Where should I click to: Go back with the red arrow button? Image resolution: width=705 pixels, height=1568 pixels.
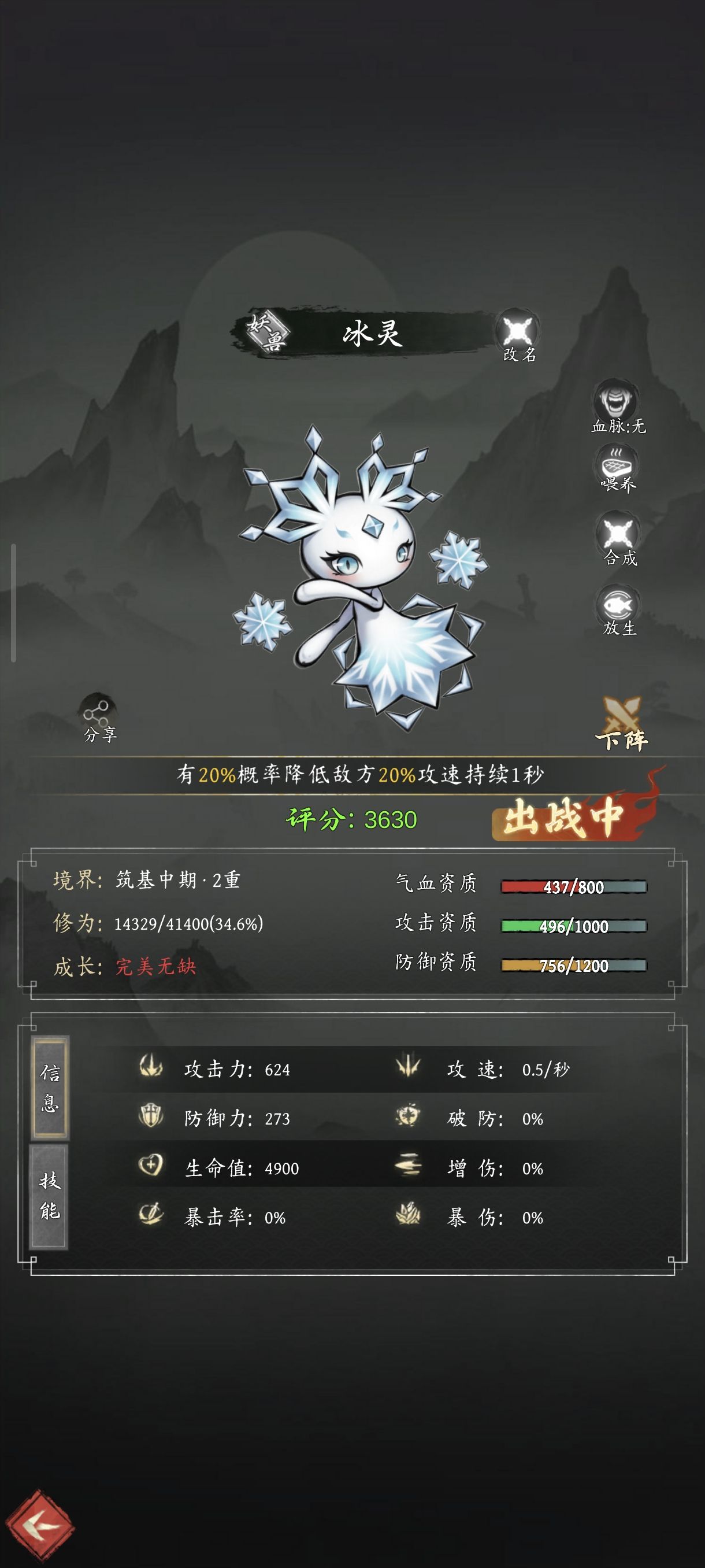[41, 1525]
